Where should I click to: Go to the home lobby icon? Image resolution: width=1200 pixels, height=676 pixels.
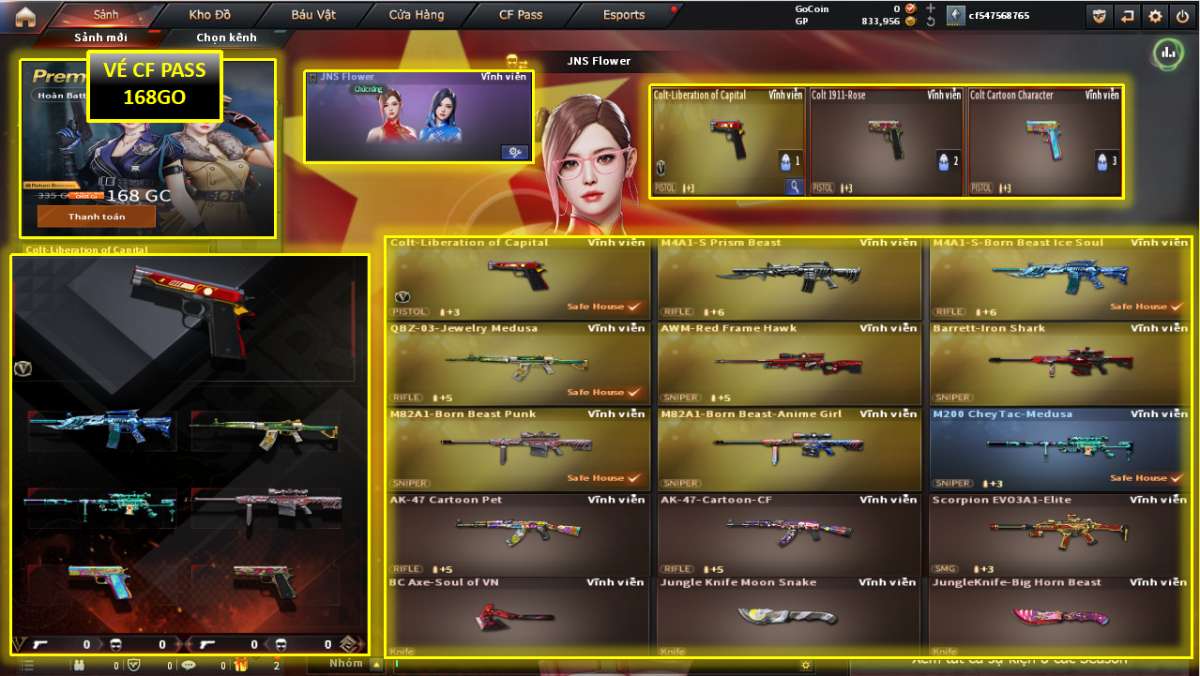pyautogui.click(x=24, y=16)
